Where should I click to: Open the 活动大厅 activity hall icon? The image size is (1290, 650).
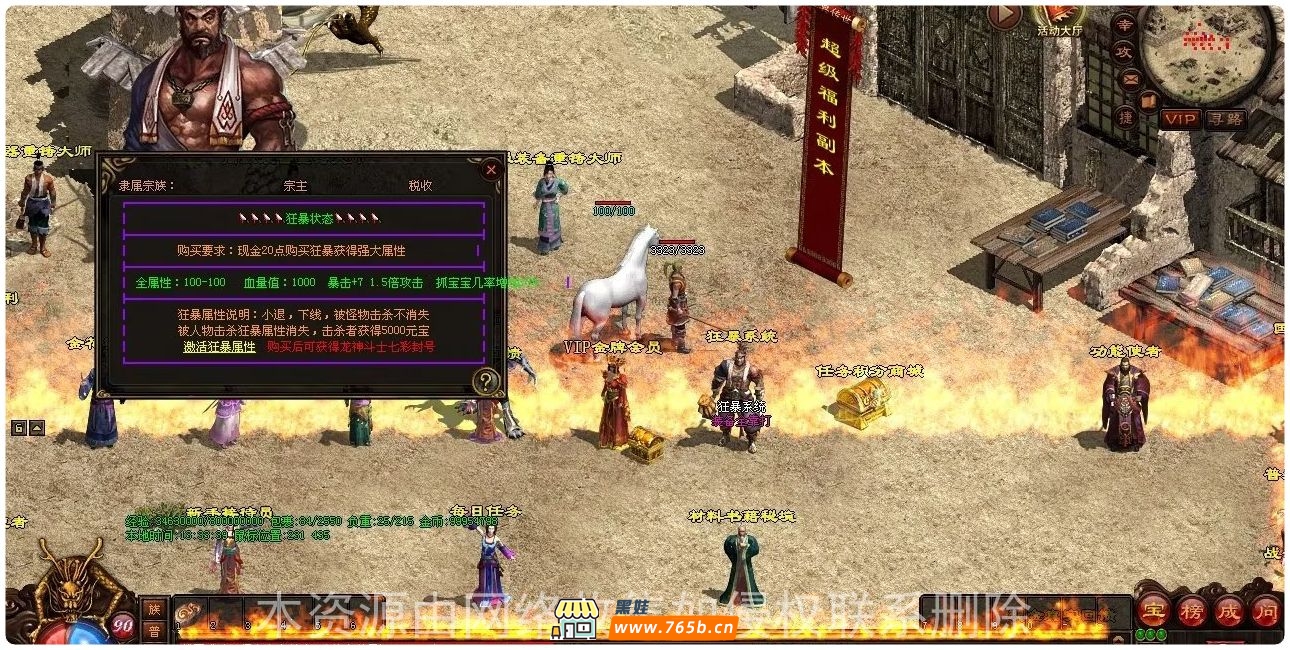coord(1059,18)
